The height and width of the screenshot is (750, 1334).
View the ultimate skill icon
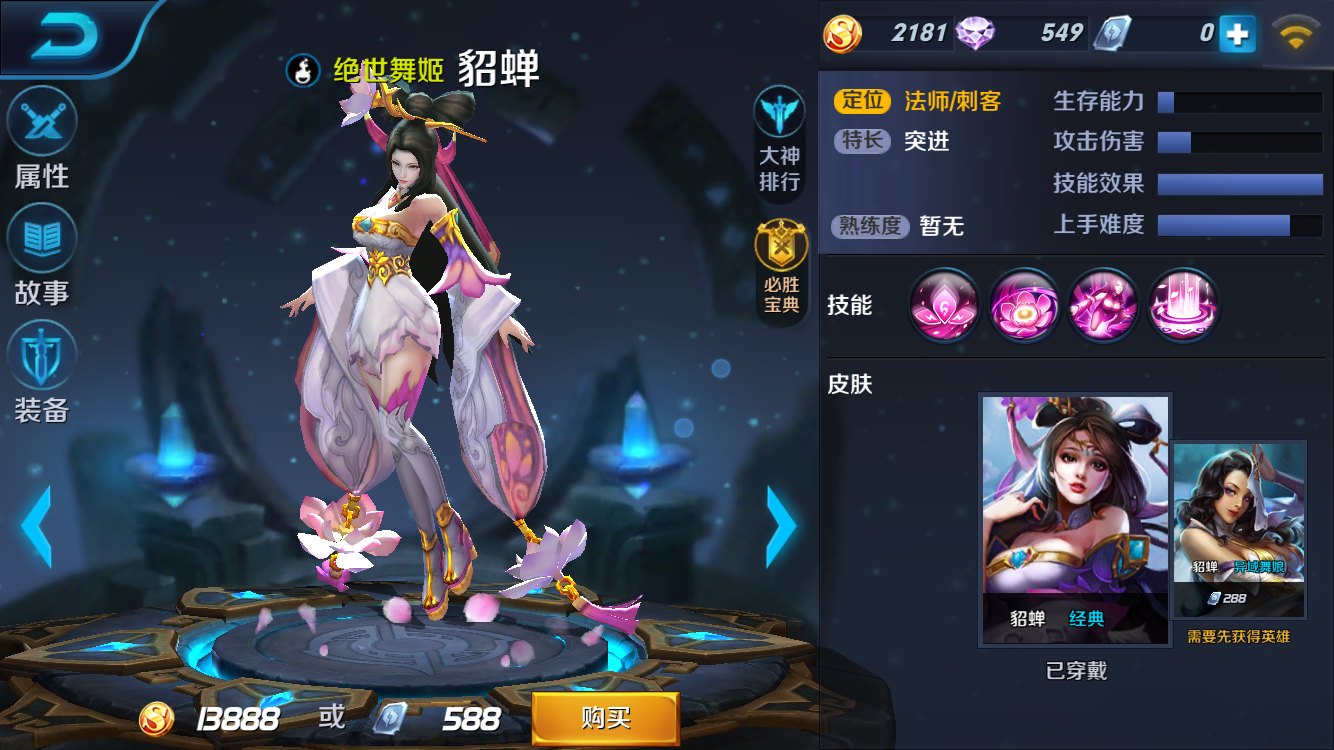click(x=1183, y=307)
